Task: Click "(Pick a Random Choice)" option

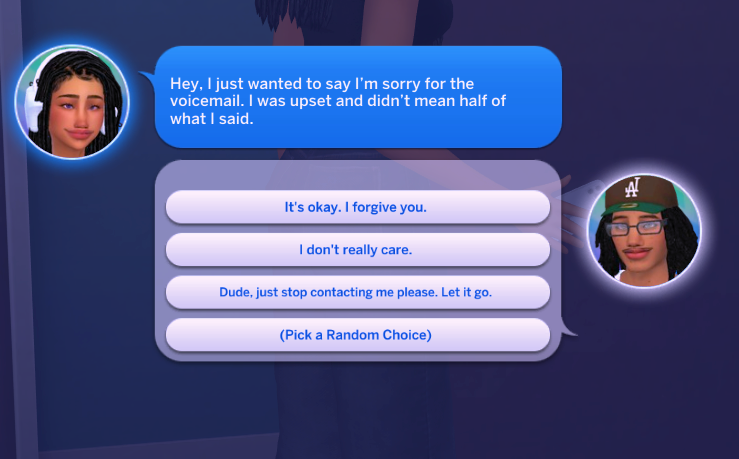Action: click(357, 335)
